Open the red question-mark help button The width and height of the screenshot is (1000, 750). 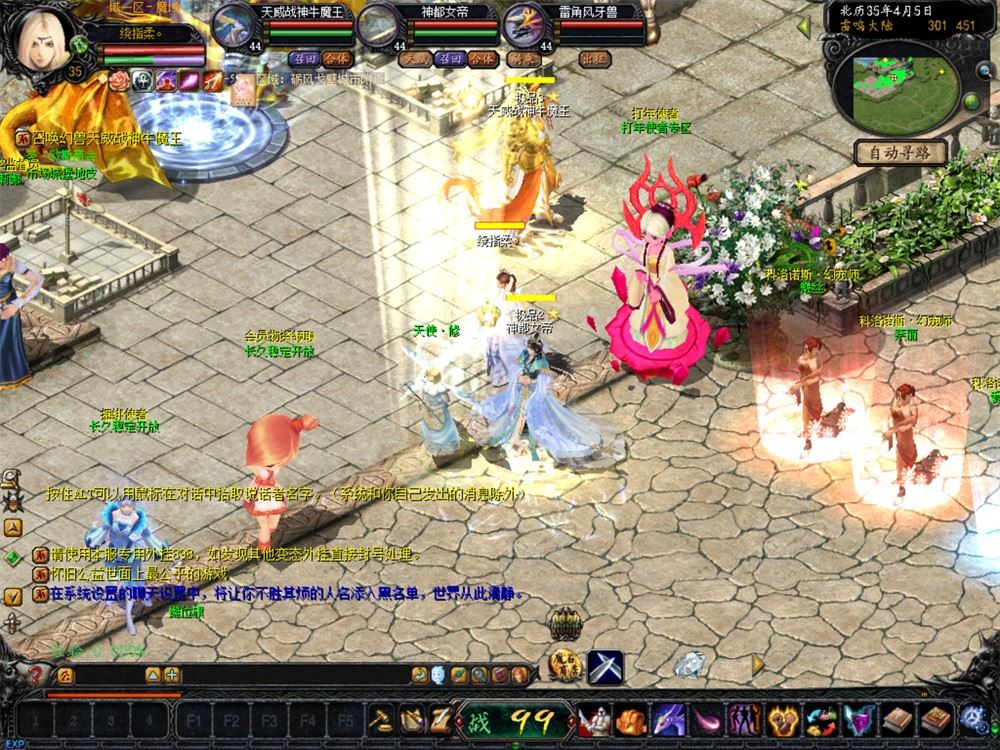pyautogui.click(x=36, y=675)
